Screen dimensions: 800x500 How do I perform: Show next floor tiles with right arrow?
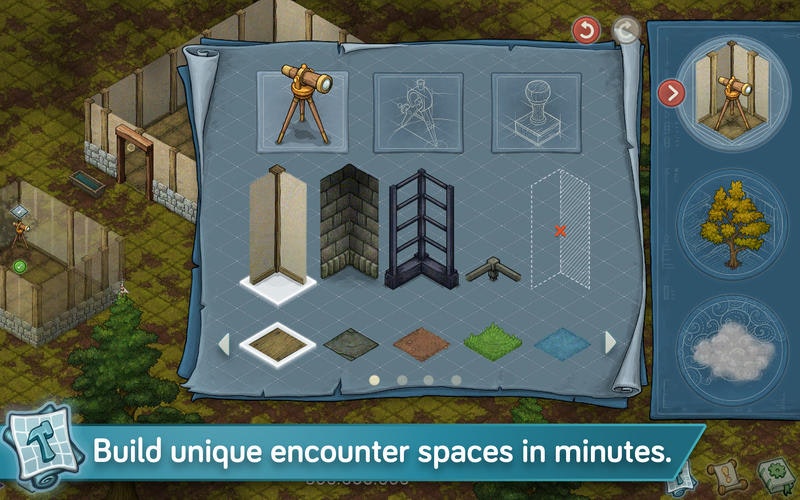[x=610, y=343]
